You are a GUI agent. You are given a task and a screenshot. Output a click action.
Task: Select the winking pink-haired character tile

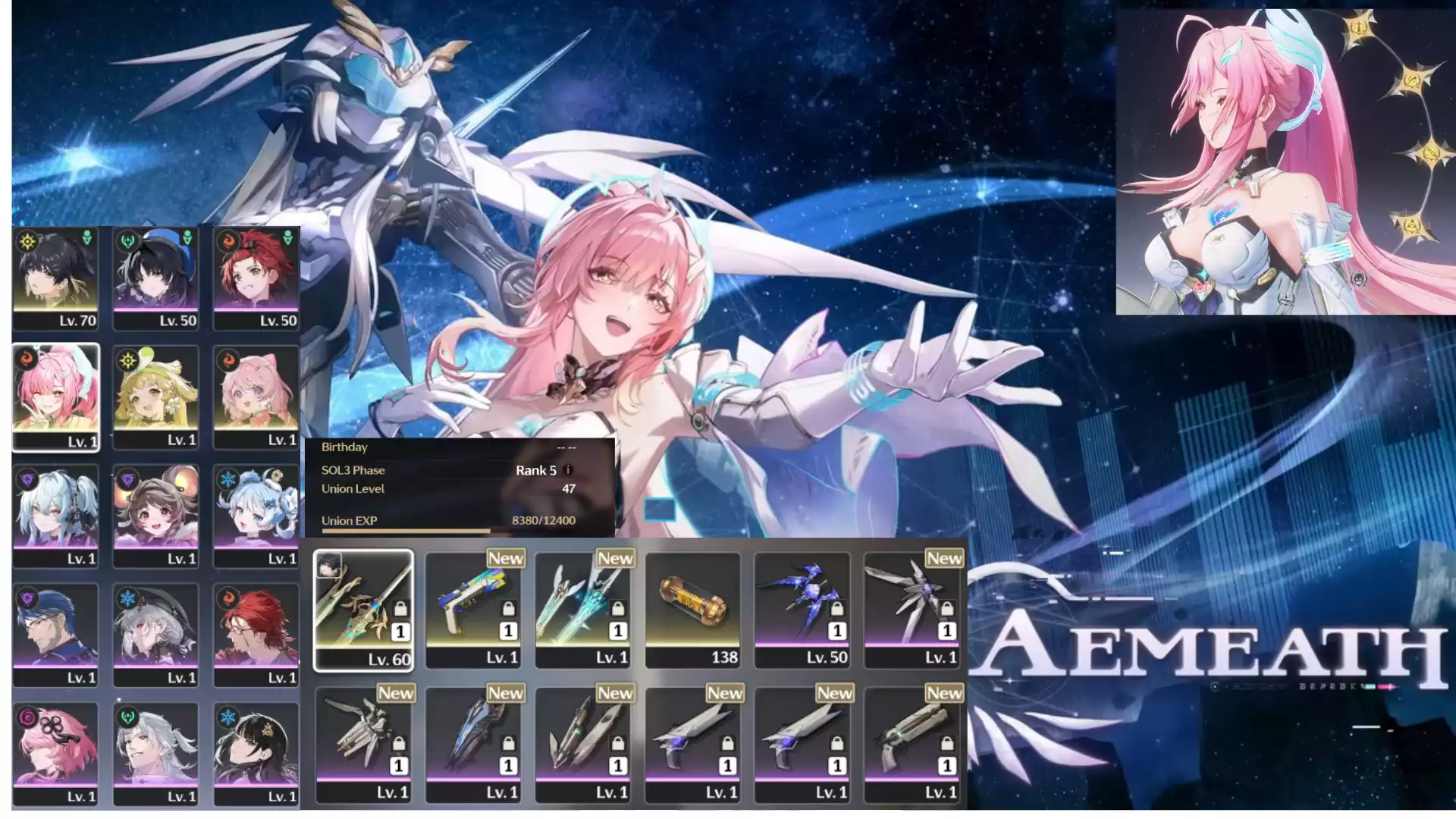(x=56, y=397)
